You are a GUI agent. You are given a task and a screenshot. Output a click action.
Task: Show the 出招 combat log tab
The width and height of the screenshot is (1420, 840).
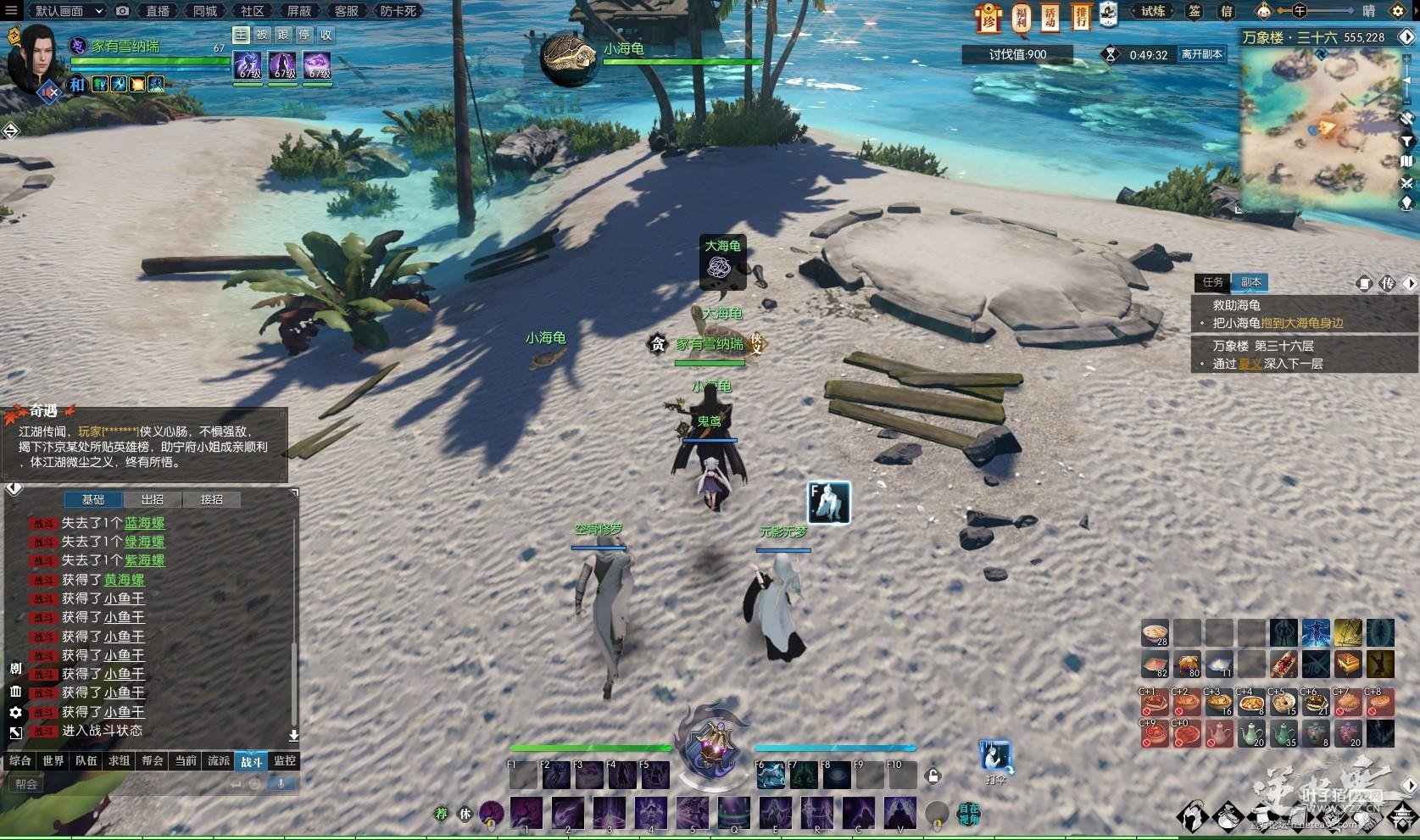(153, 500)
